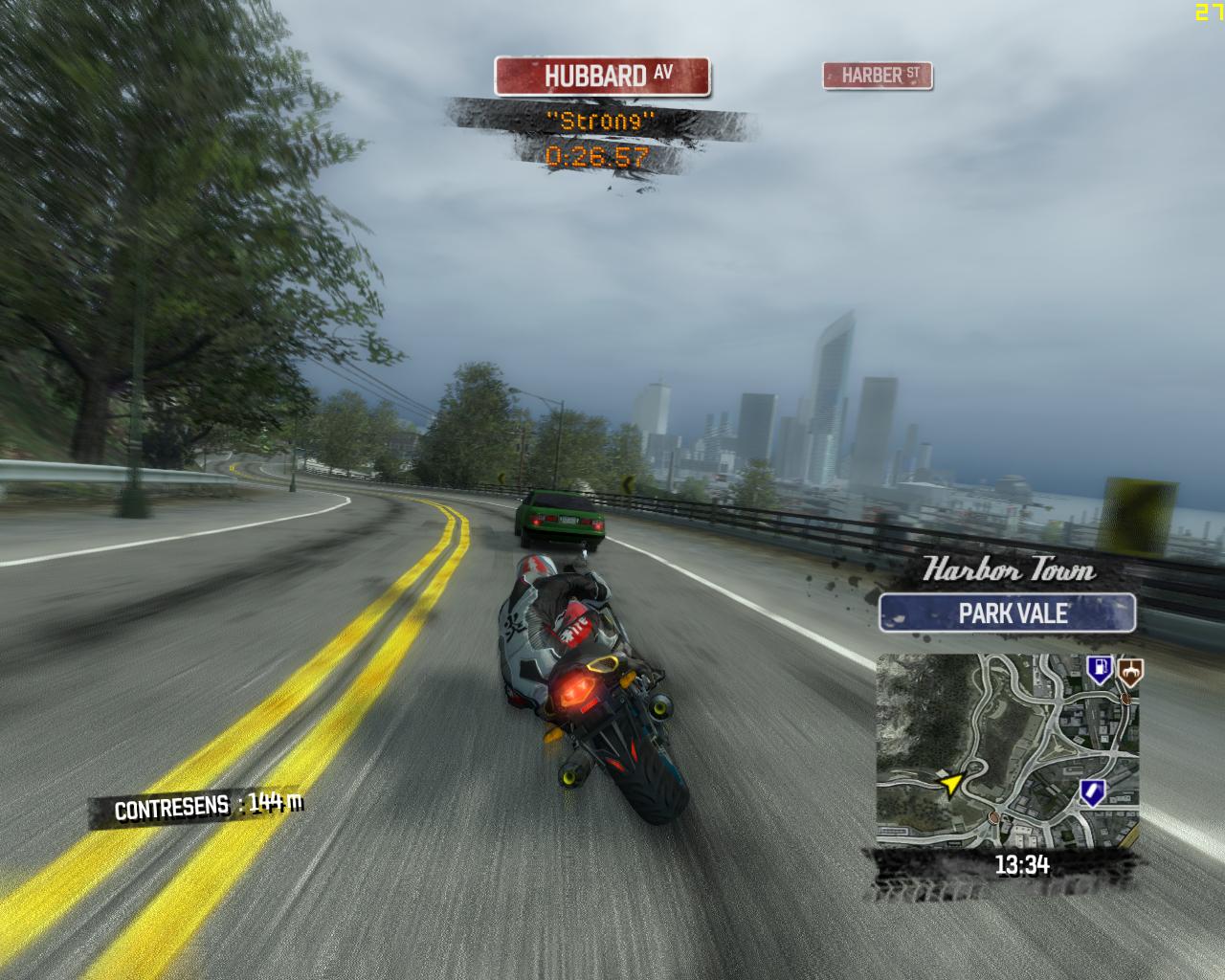Expand the HUBBARD AV street sign
1225x980 pixels.
tap(601, 75)
